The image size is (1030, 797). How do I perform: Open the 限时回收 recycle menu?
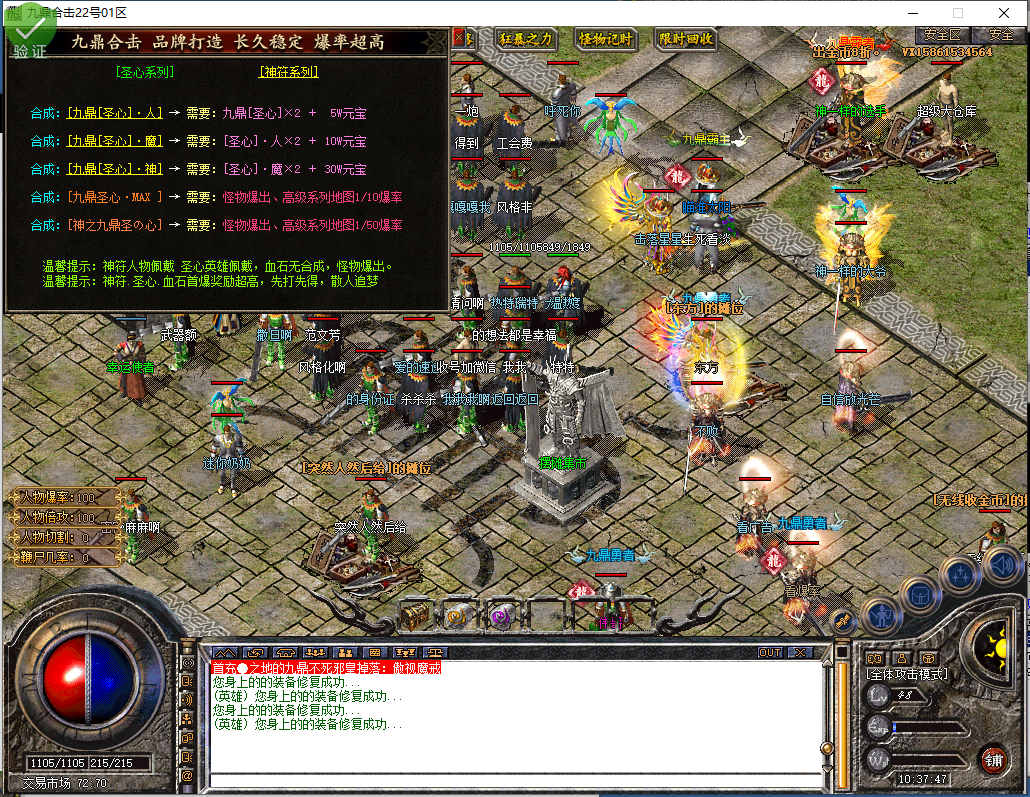tap(686, 39)
